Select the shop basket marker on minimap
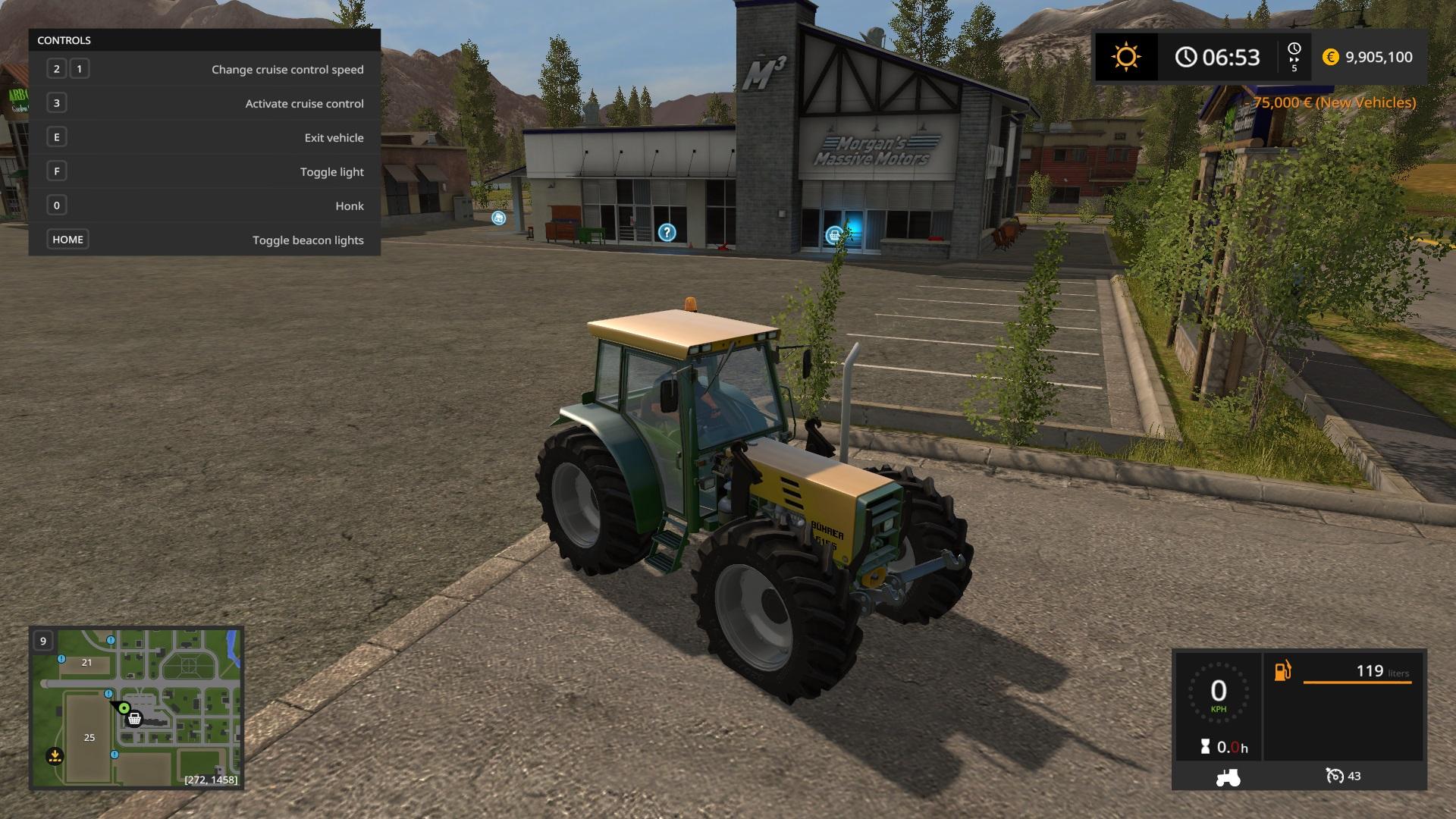Screen dimensions: 1456x819 [x=135, y=718]
